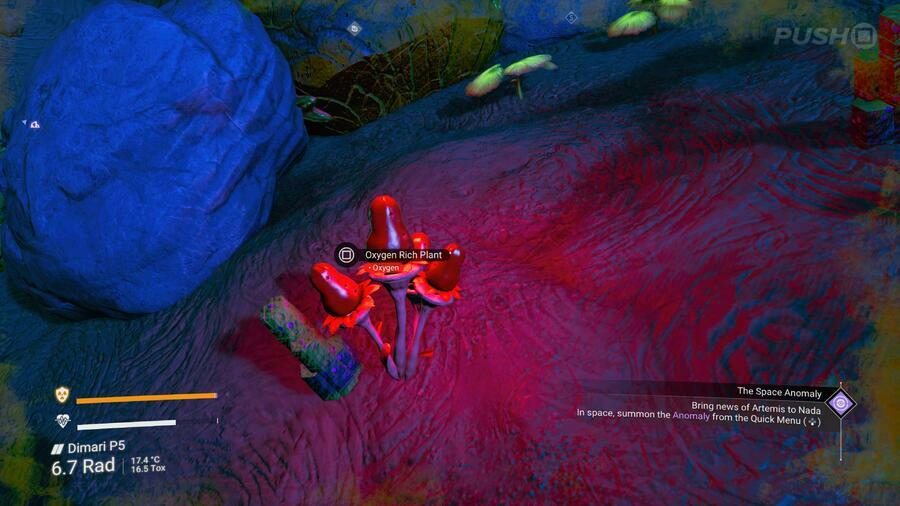900x506 pixels.
Task: Select the Oxygen Rich Plant label
Action: click(403, 255)
